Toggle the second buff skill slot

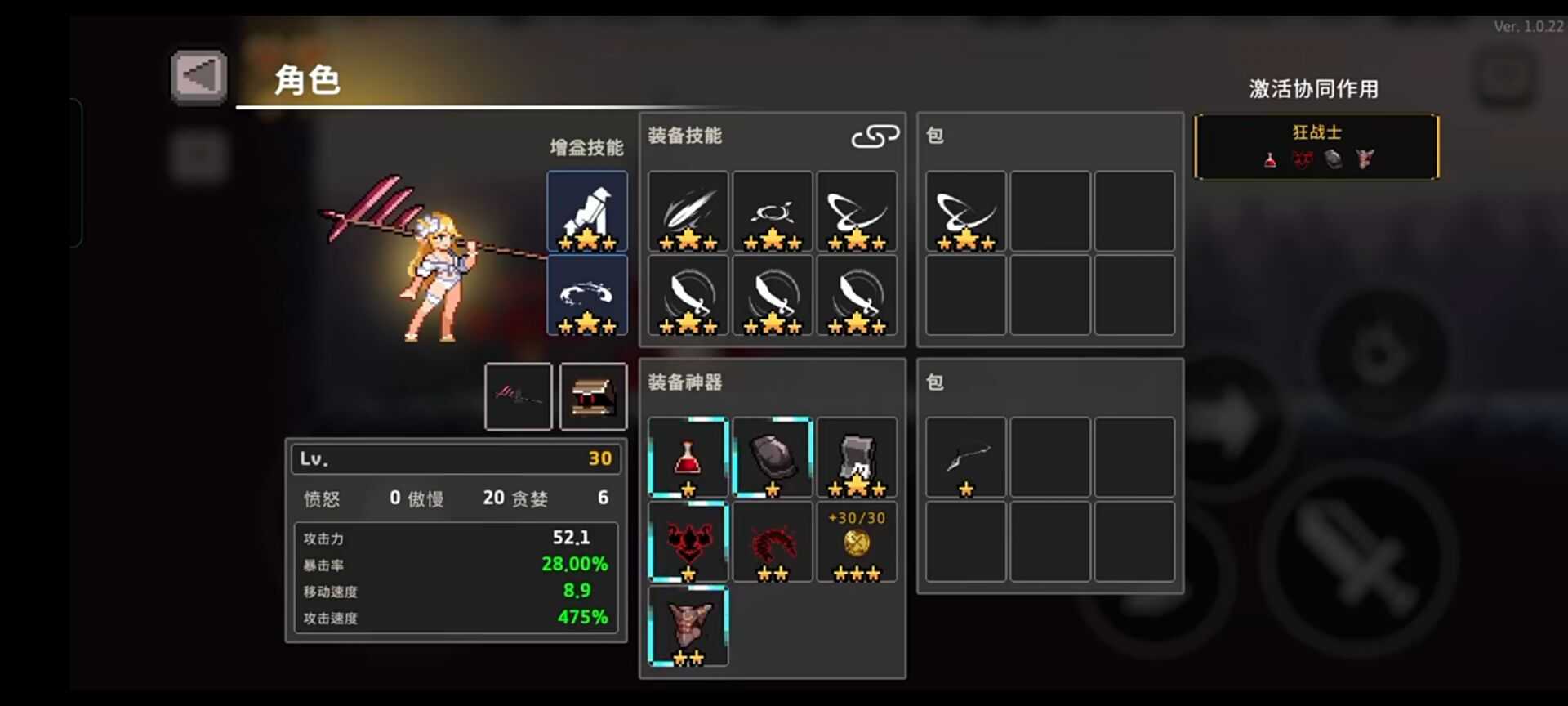(x=587, y=296)
